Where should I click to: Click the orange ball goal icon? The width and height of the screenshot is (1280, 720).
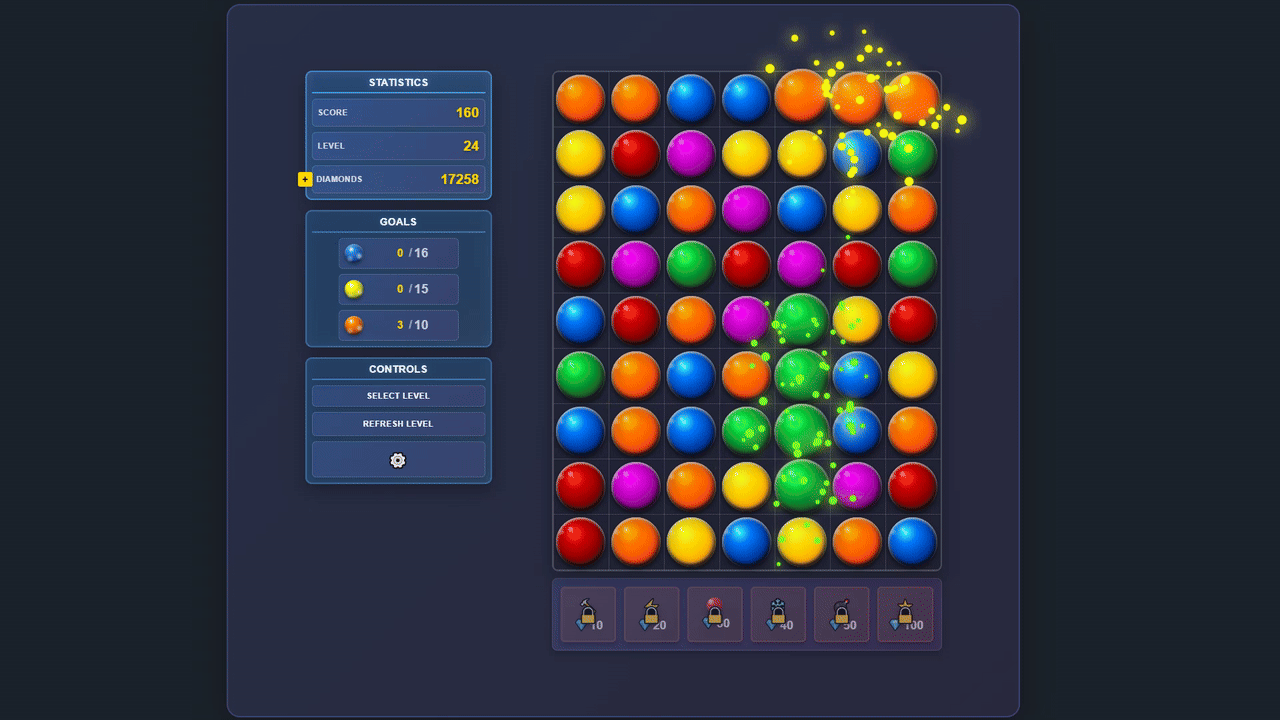click(353, 325)
